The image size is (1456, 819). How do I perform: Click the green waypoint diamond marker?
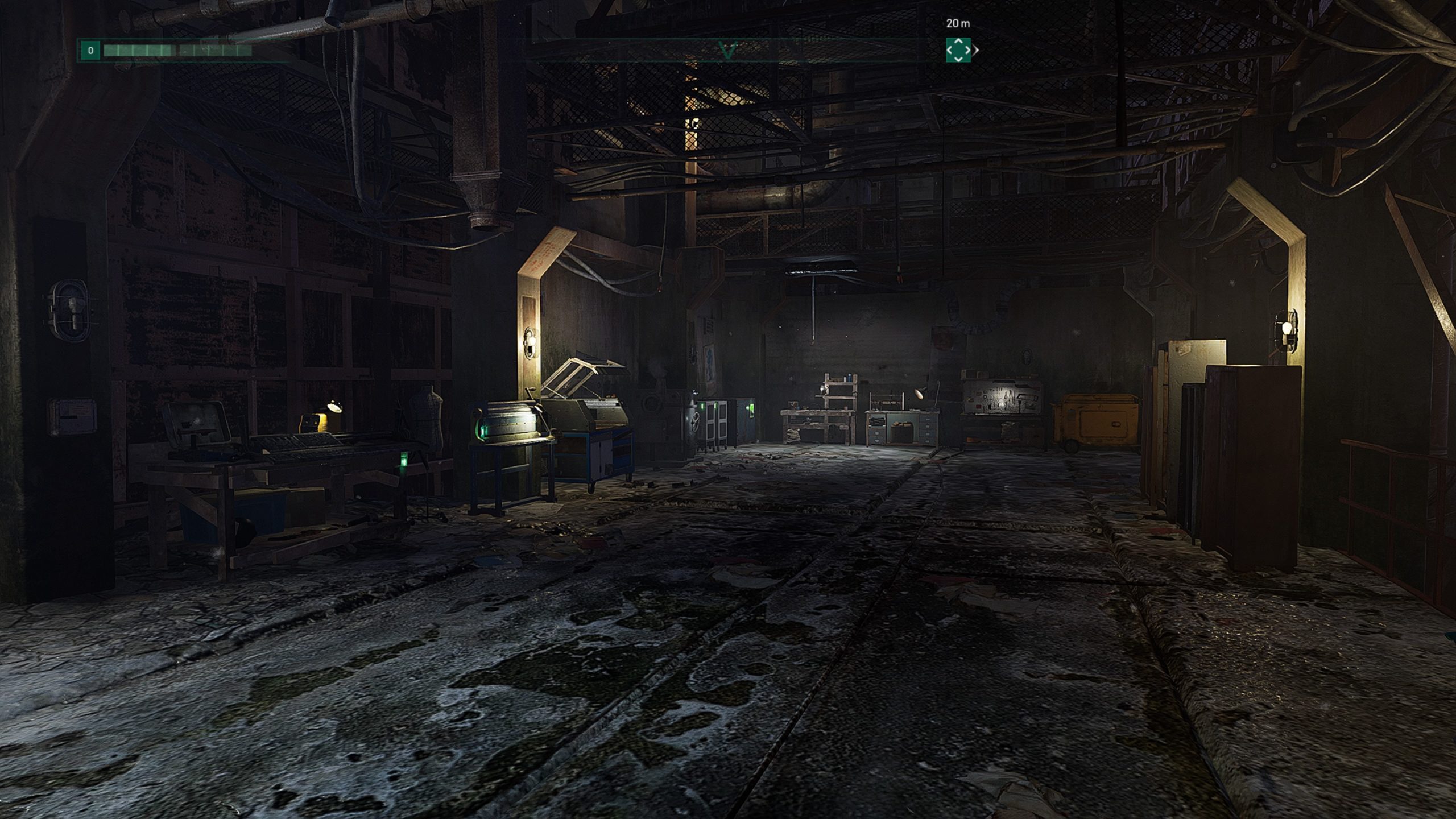(x=959, y=49)
